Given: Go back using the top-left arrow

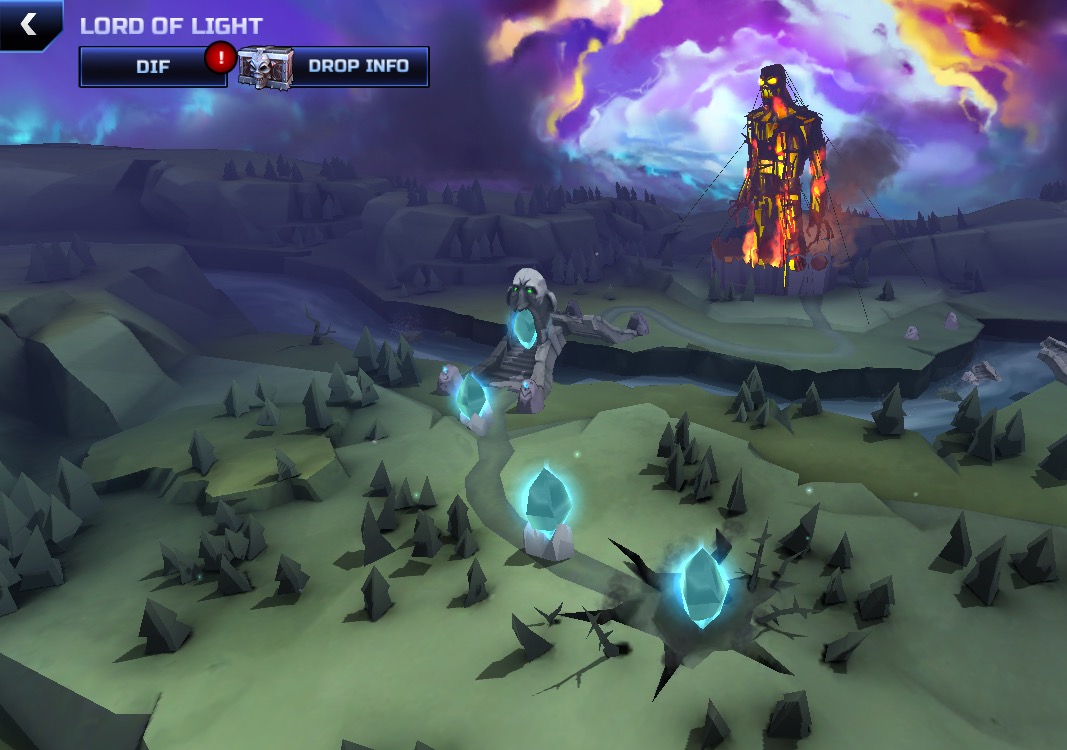Looking at the screenshot, I should pos(28,25).
